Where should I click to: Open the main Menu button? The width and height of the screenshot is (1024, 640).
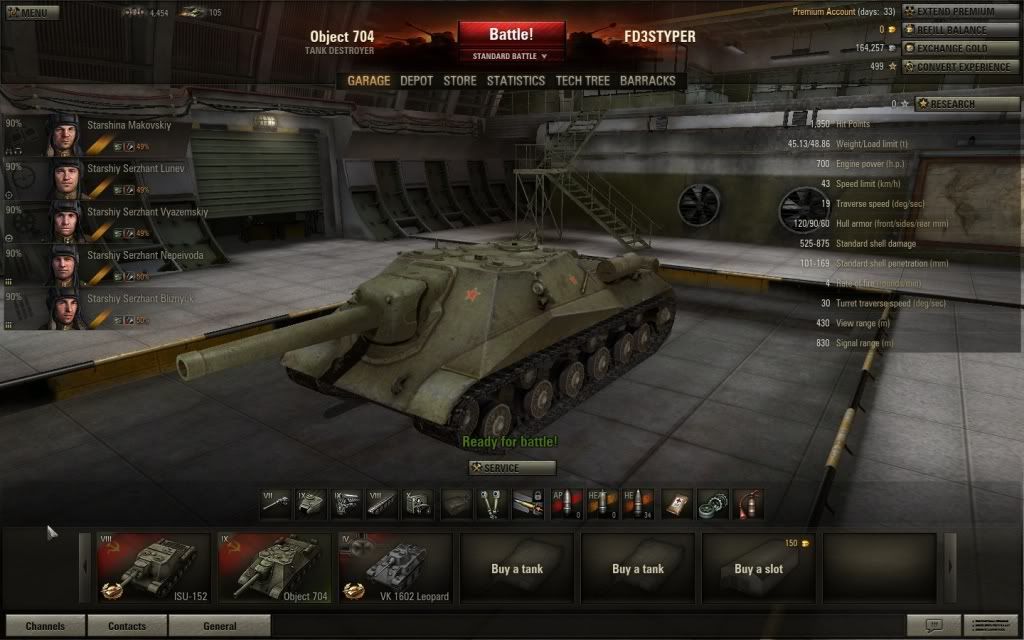(x=30, y=13)
